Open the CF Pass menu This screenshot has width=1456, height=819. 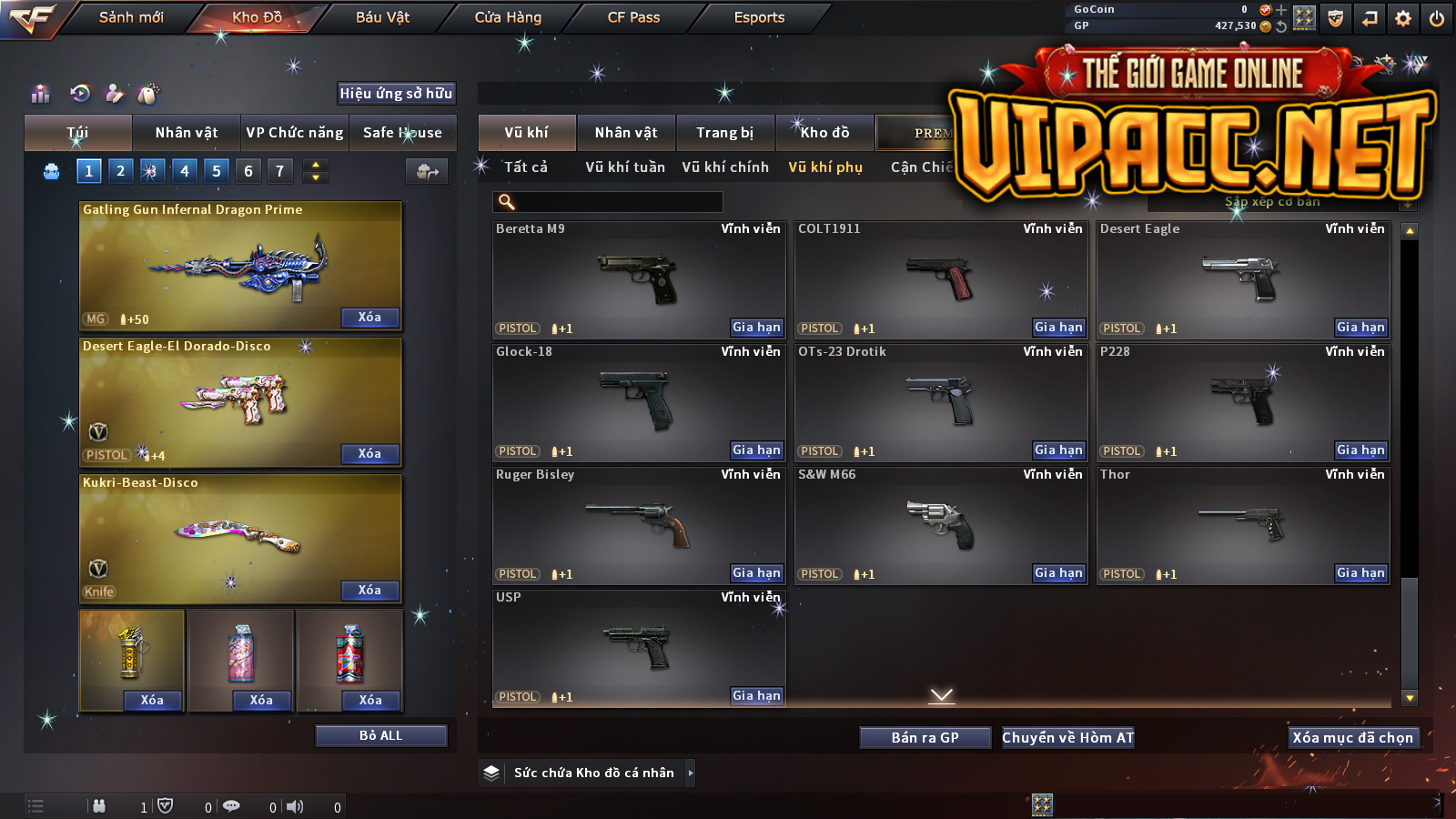[x=633, y=17]
